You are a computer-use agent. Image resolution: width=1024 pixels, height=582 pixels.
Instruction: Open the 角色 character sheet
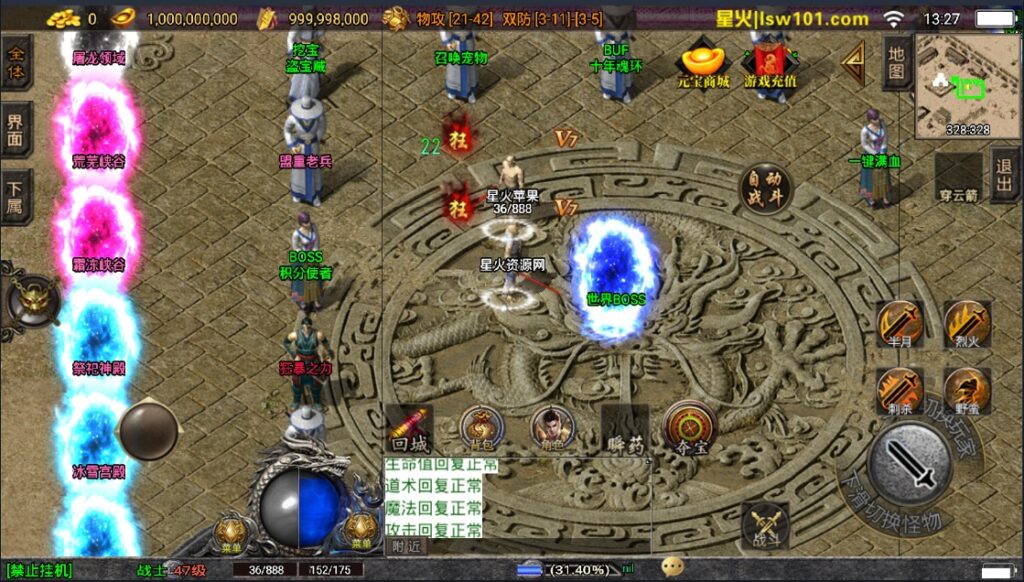[x=551, y=429]
